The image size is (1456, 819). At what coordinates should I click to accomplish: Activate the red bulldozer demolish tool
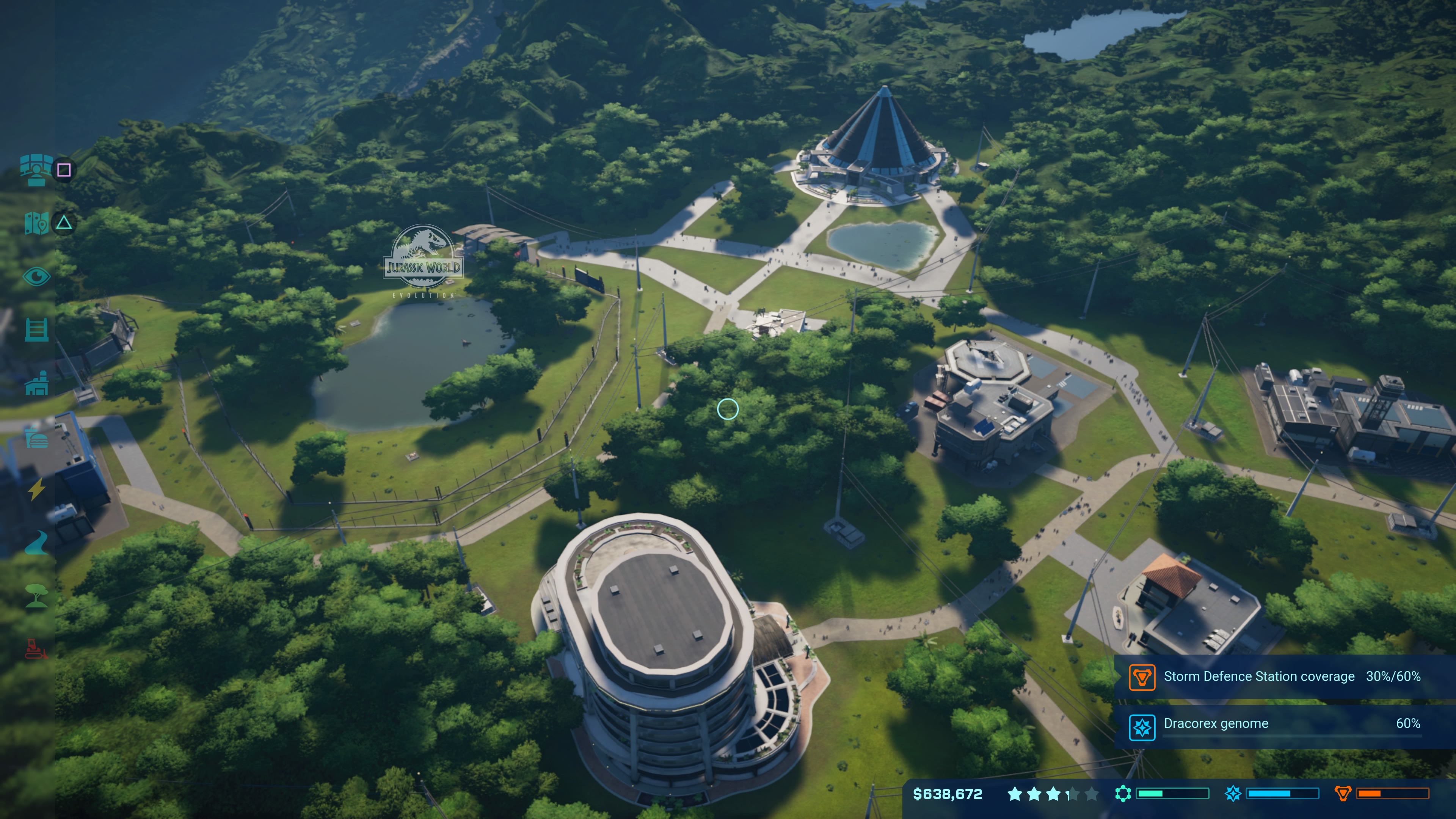pyautogui.click(x=36, y=650)
